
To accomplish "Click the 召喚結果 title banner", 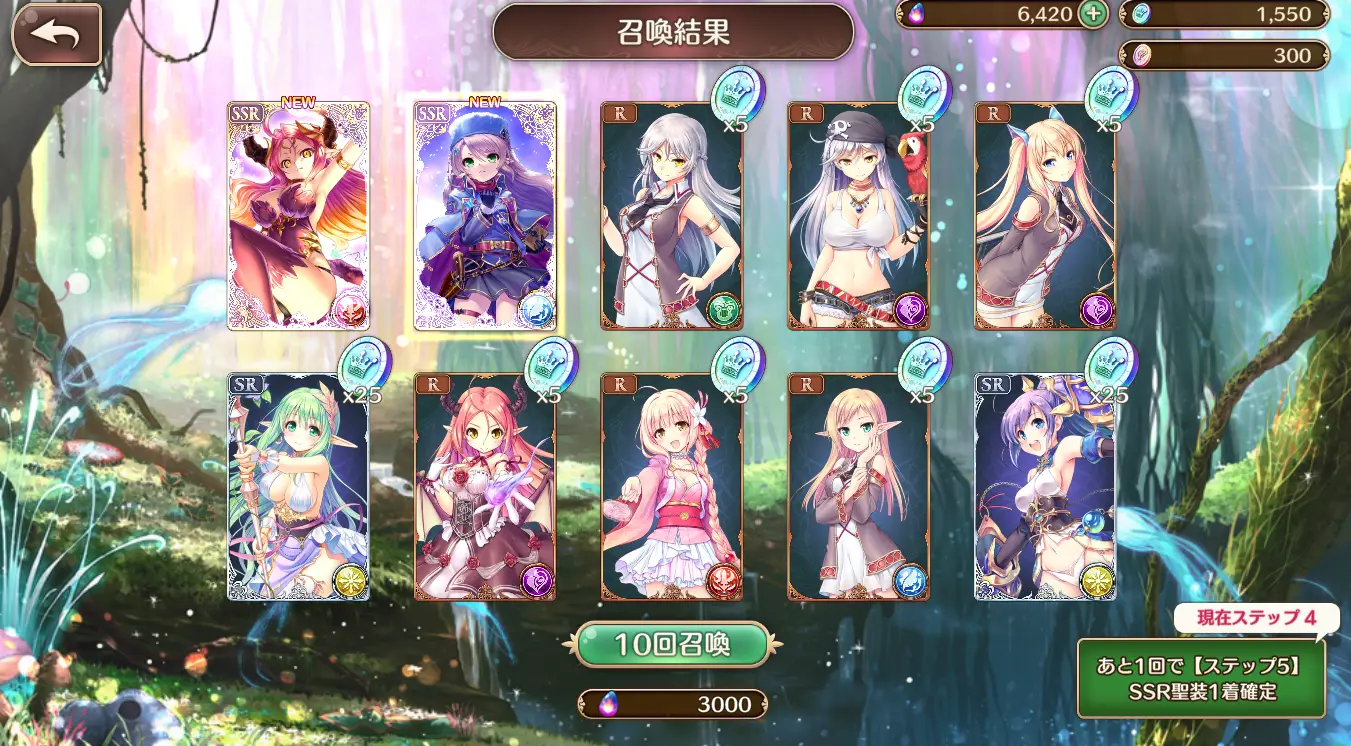I will tap(674, 31).
